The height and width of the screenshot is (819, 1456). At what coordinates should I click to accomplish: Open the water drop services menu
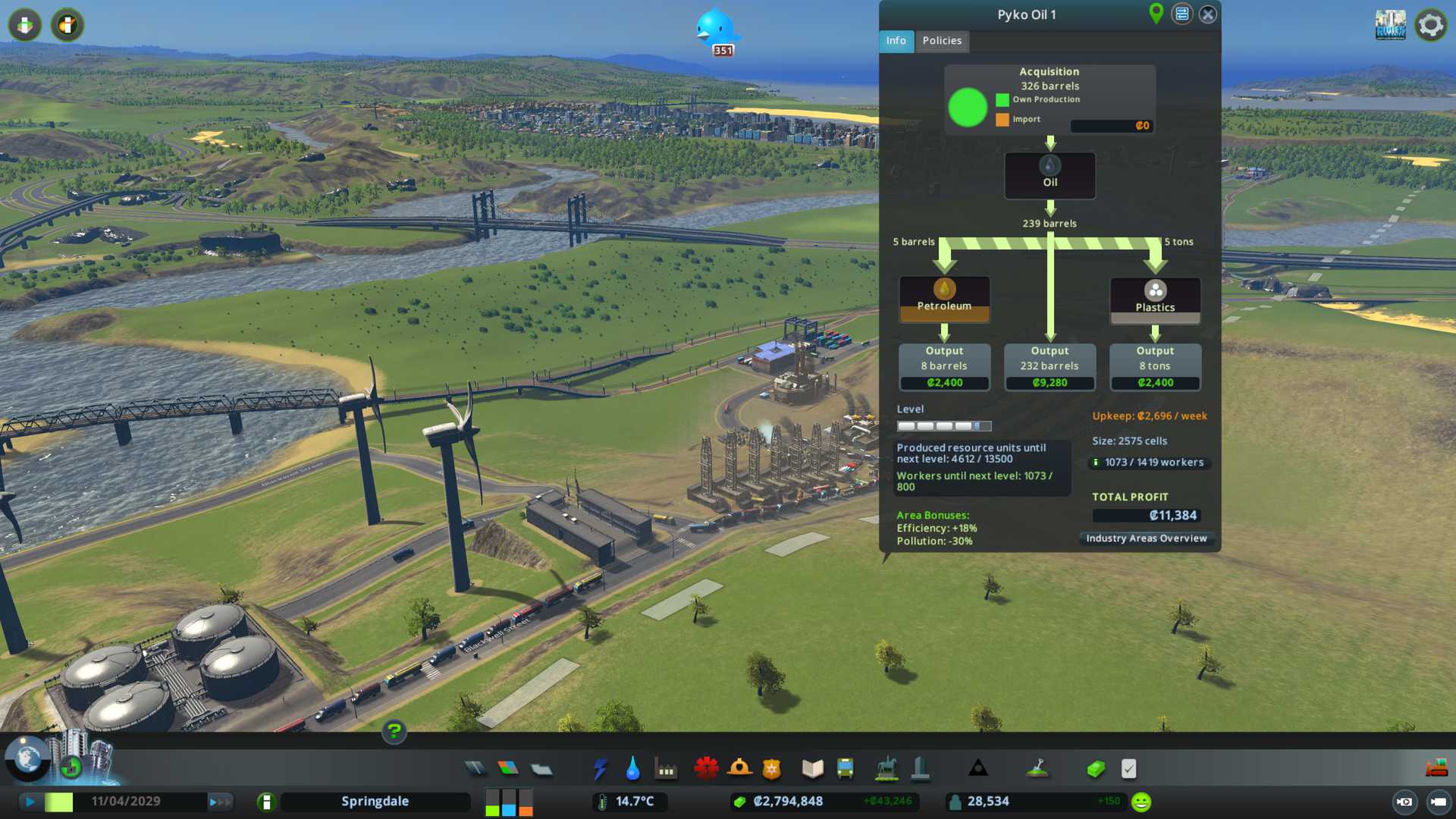click(633, 769)
